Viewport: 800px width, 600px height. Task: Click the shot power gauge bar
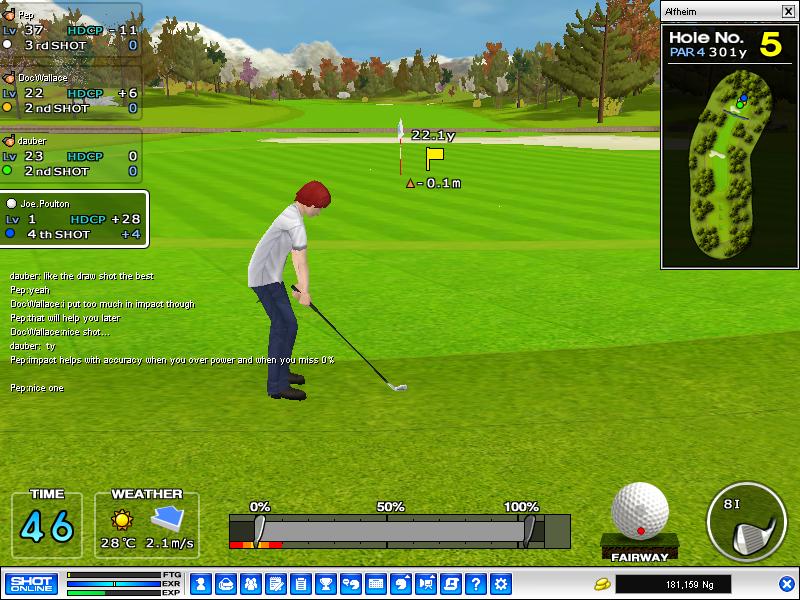[398, 530]
